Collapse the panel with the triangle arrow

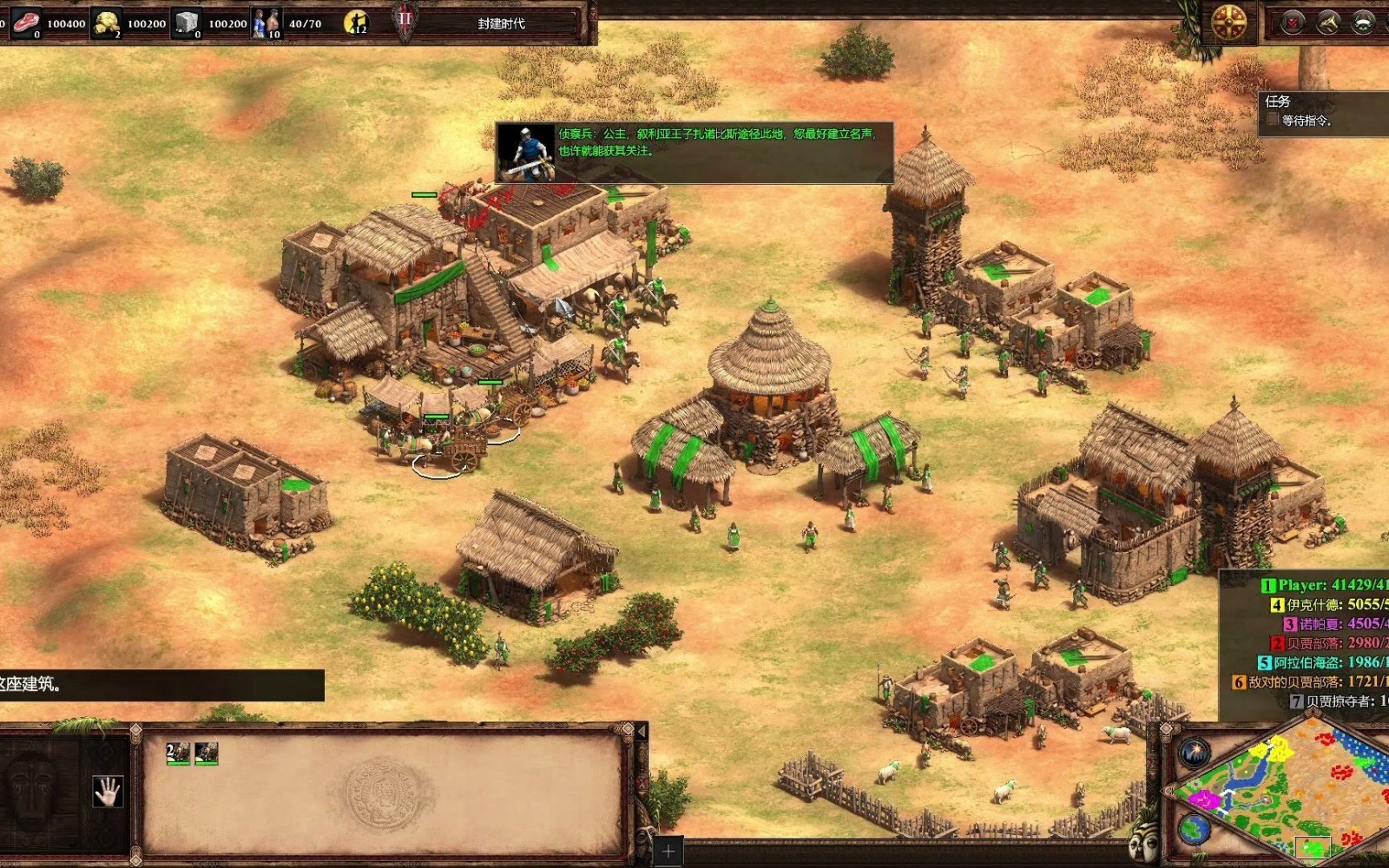(642, 732)
